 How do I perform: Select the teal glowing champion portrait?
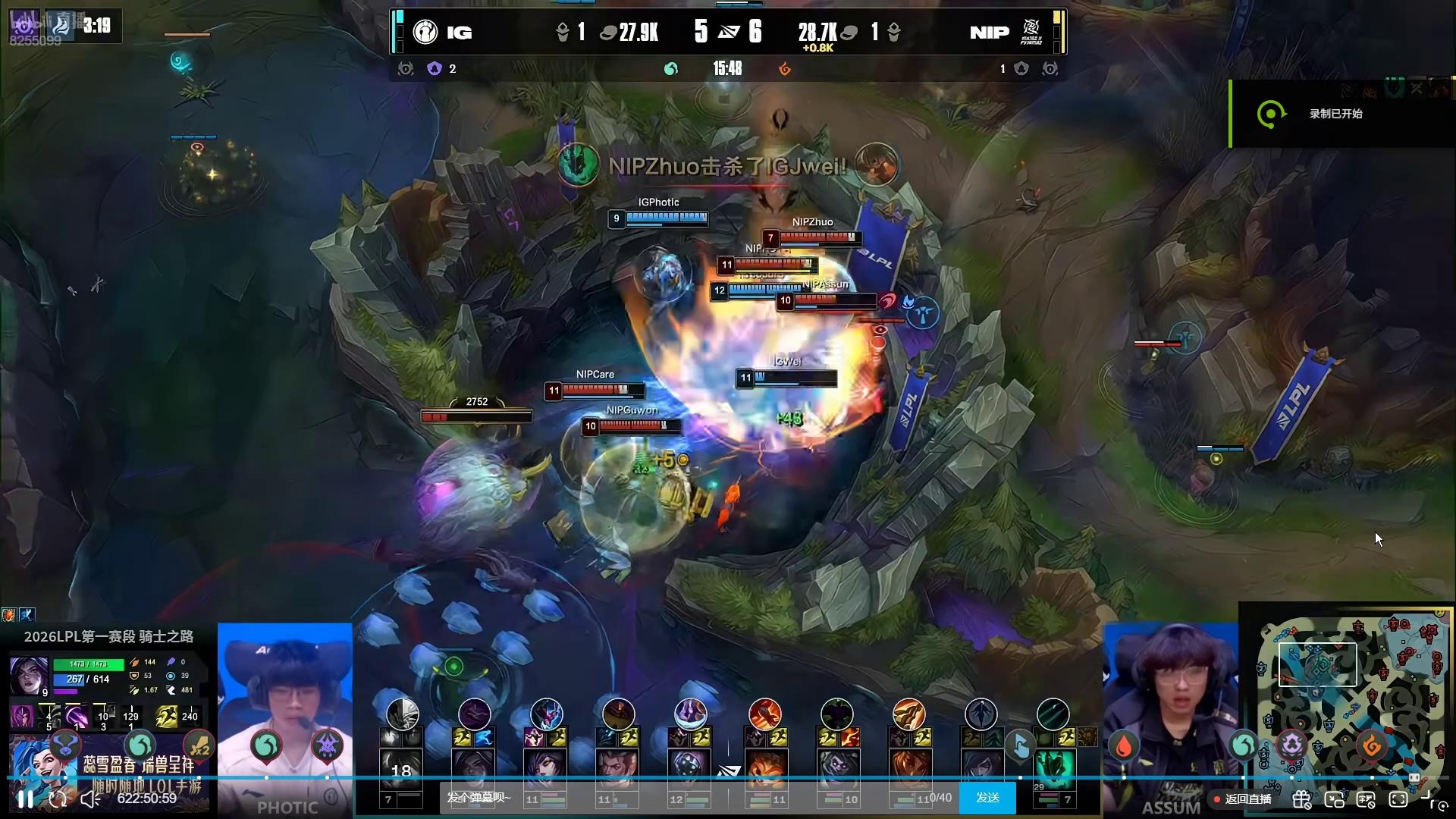point(1053,769)
